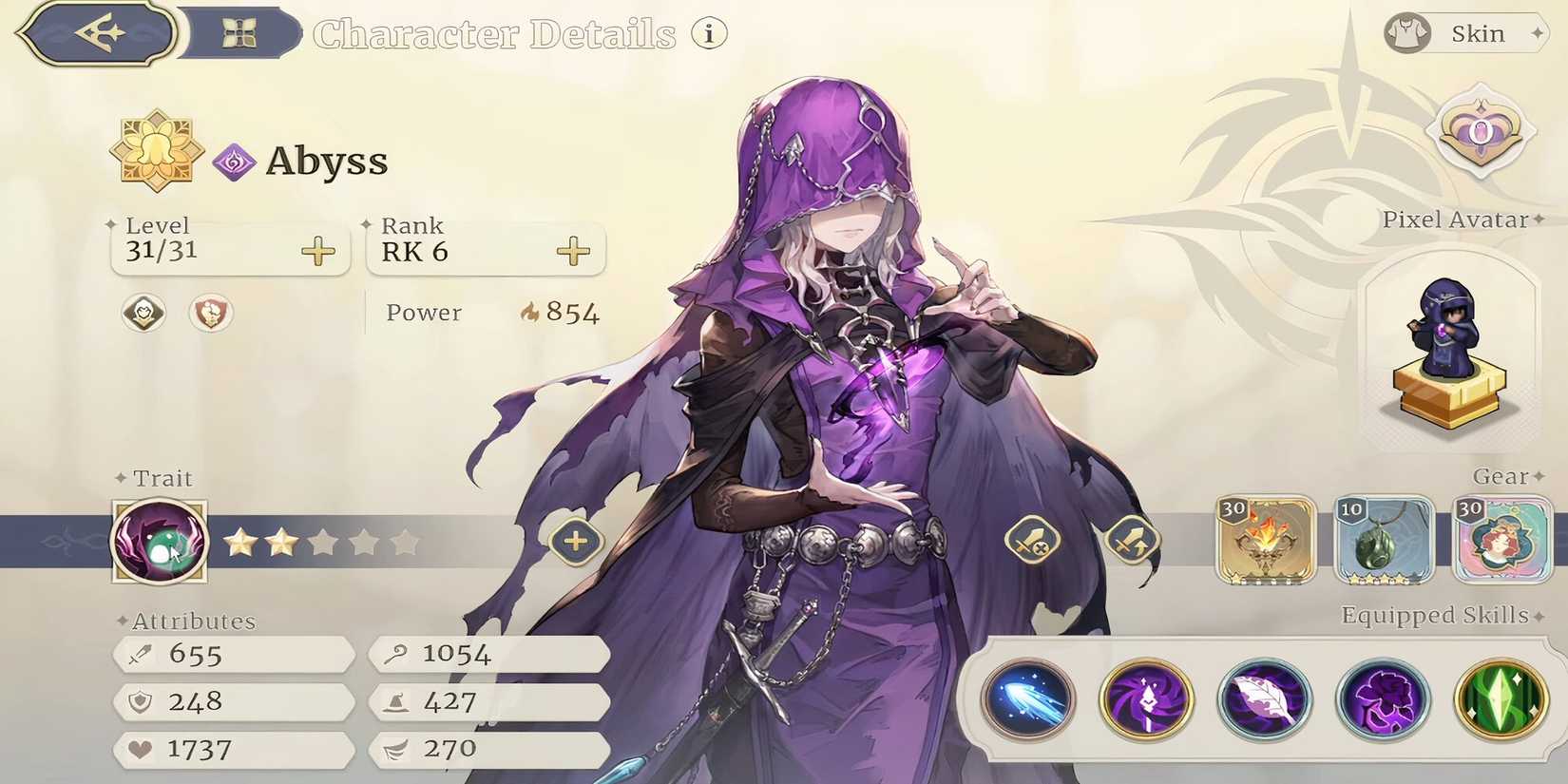Click the hooded class icon below Level
The width and height of the screenshot is (1568, 784).
(x=141, y=313)
